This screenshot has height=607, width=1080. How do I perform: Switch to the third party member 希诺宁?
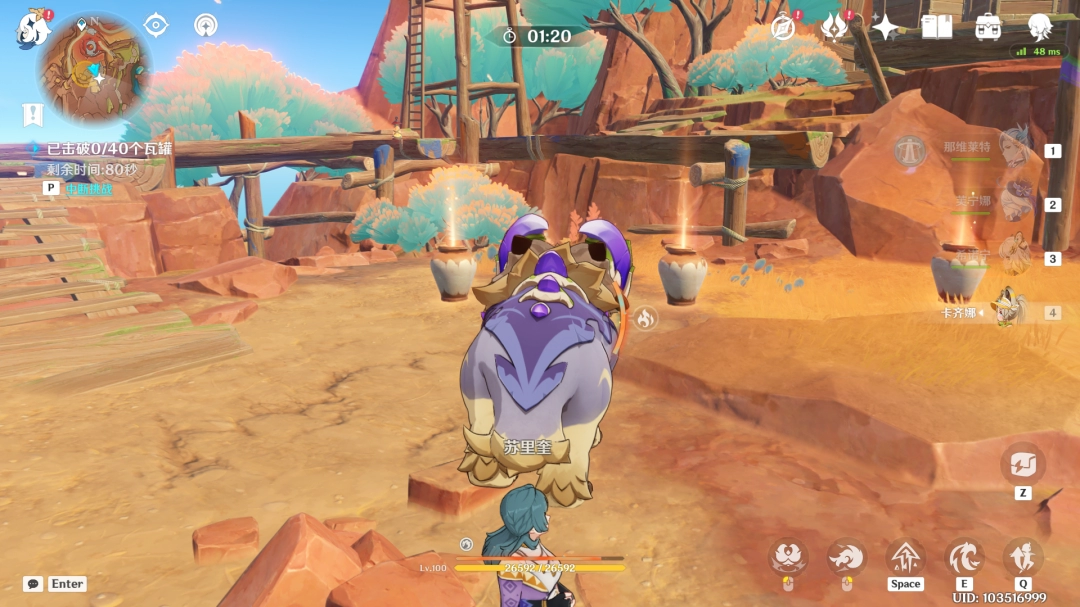click(1014, 258)
